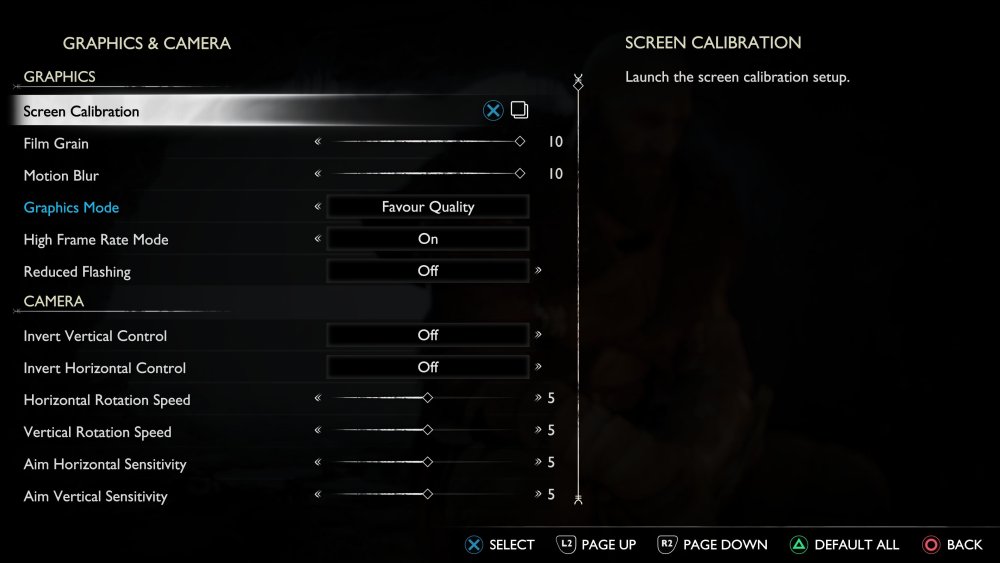Click the right arrow beside Invert Vertical Control
1000x563 pixels.
(x=538, y=335)
